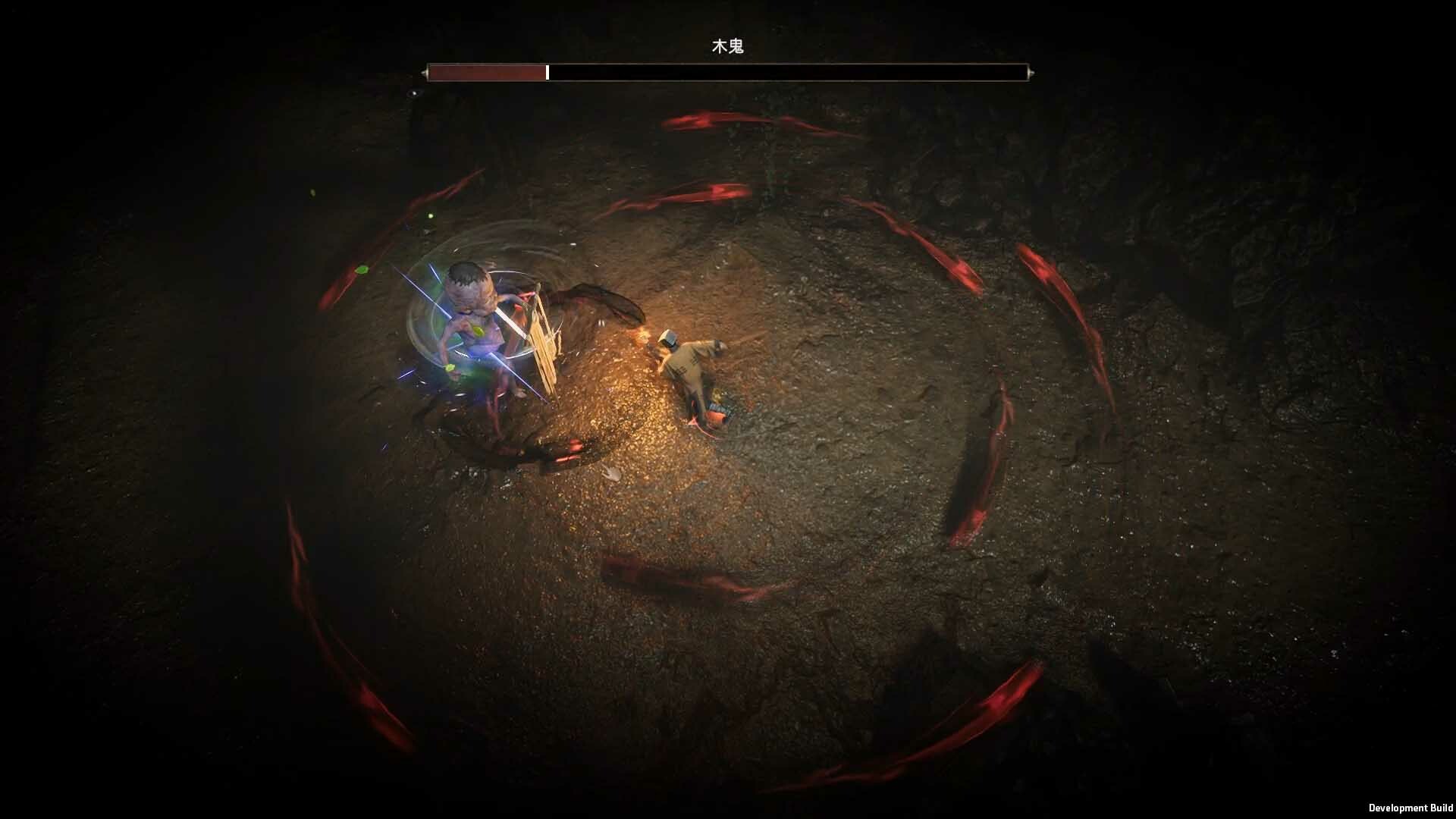Click the red filled portion of the health bar
Image resolution: width=1456 pixels, height=819 pixels.
point(485,72)
